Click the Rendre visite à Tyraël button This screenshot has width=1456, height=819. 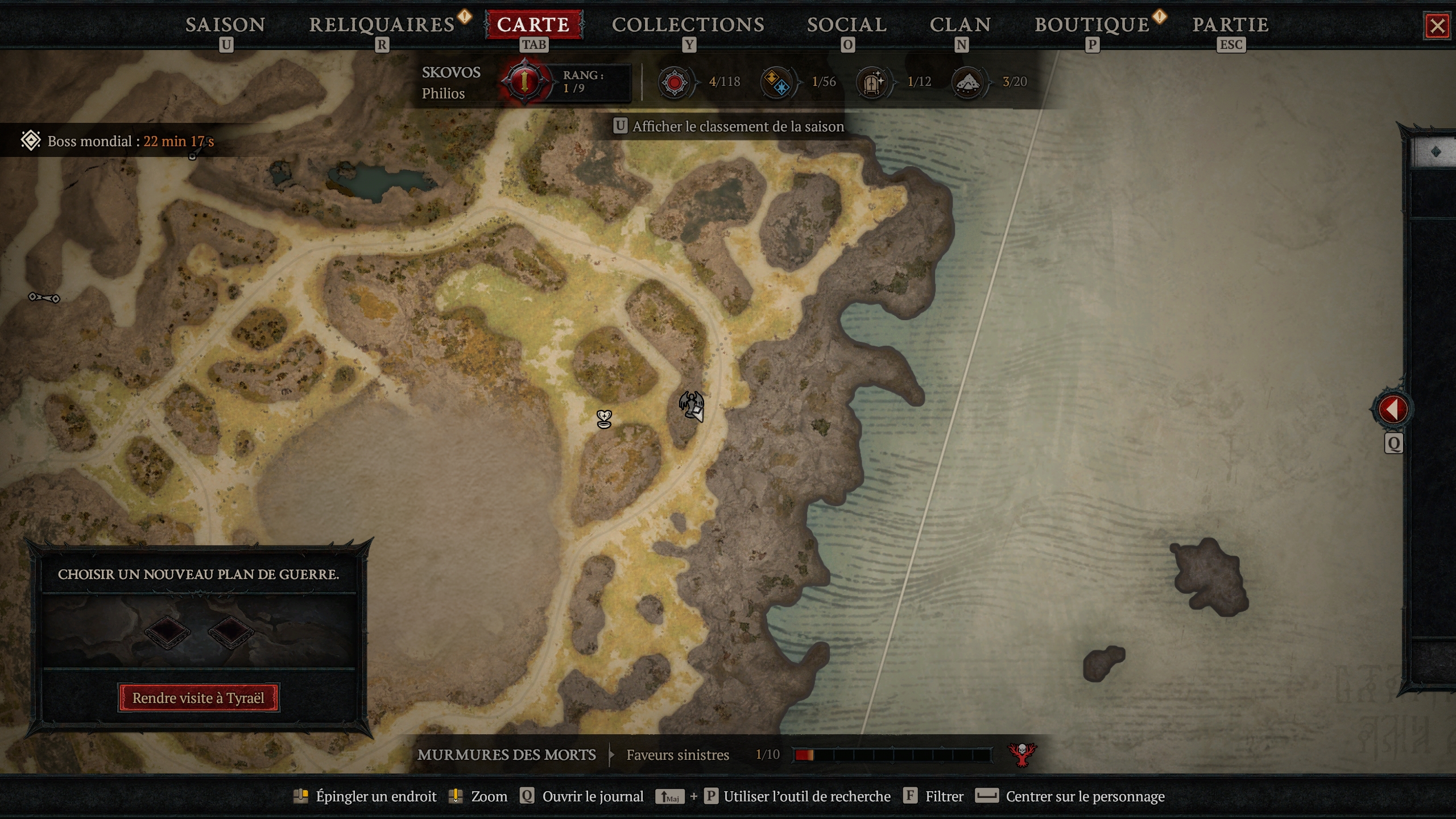[198, 697]
